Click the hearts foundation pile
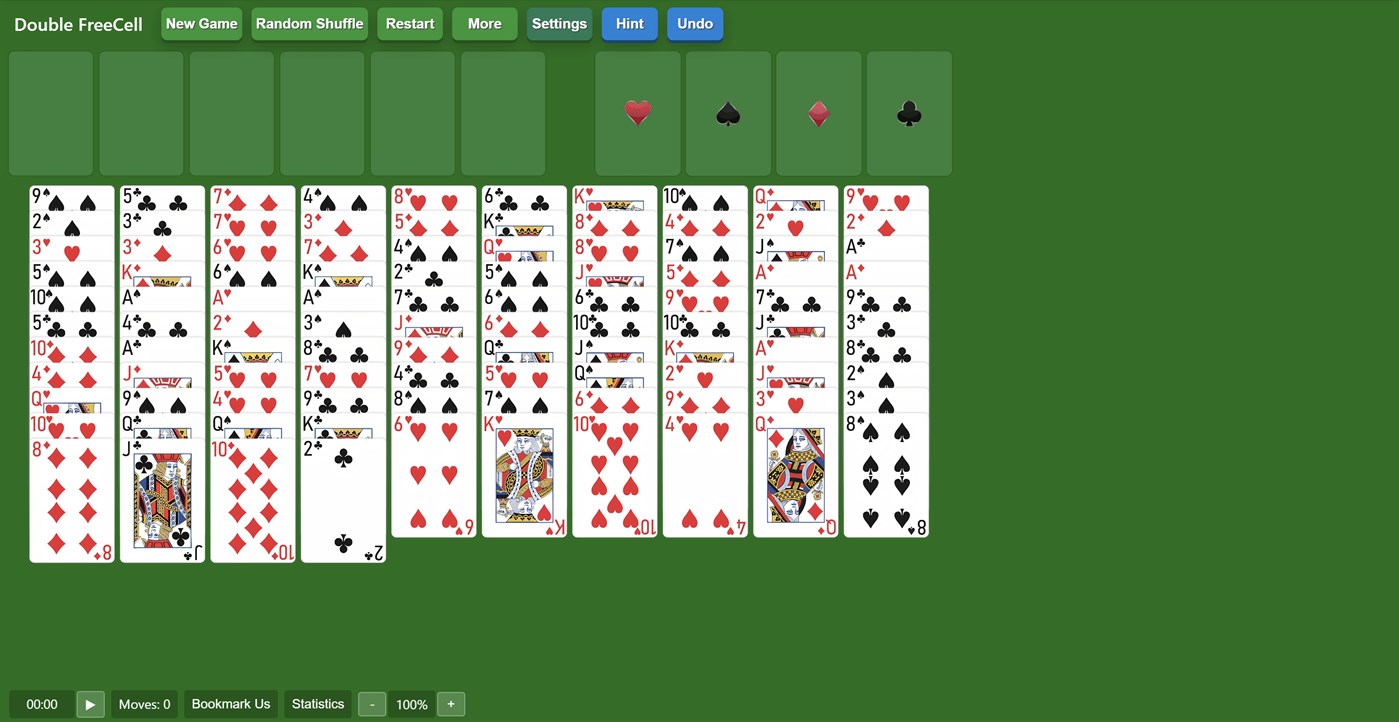Screen dimensions: 1399x722 [x=637, y=113]
